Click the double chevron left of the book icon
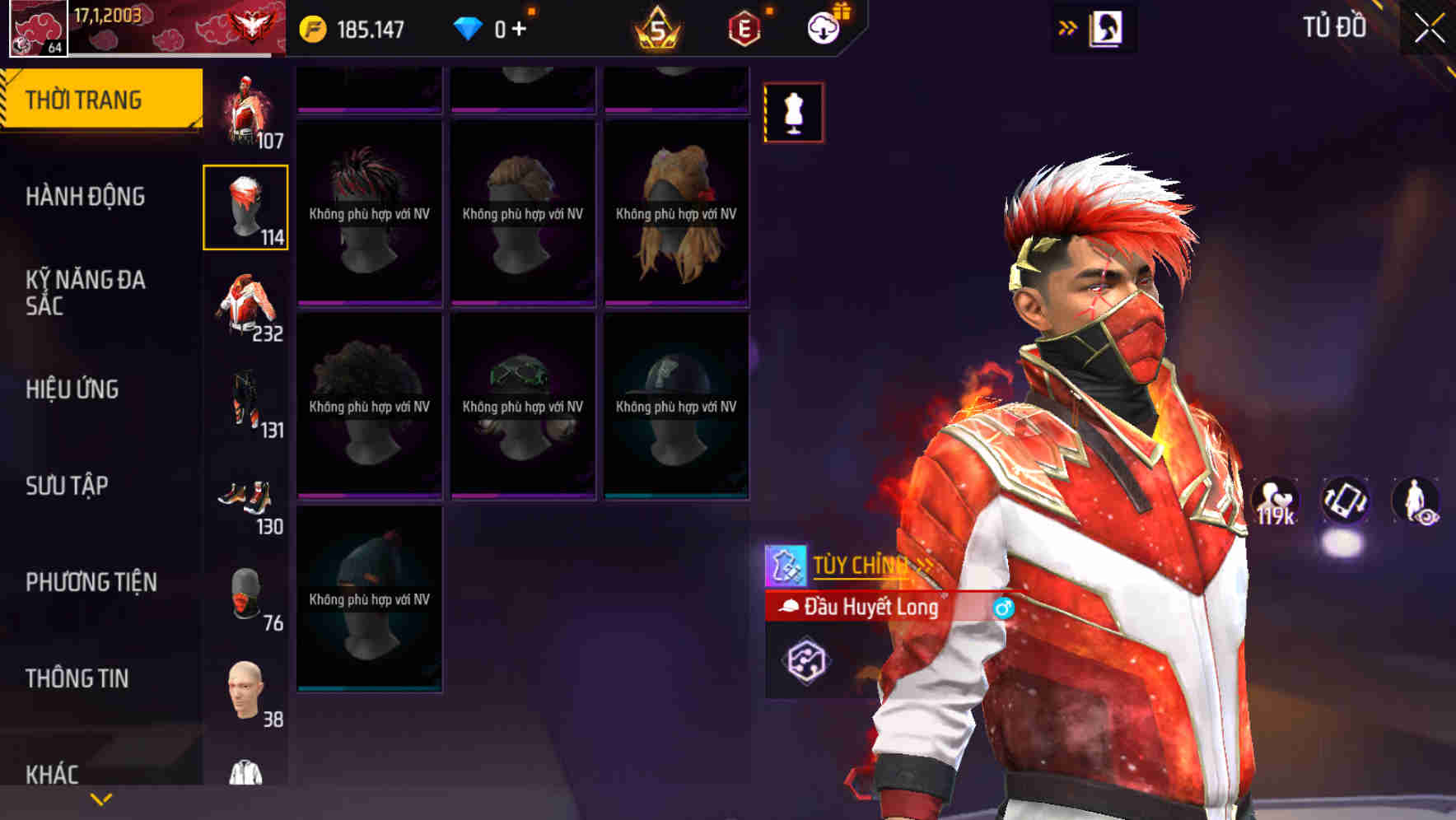 1066,27
